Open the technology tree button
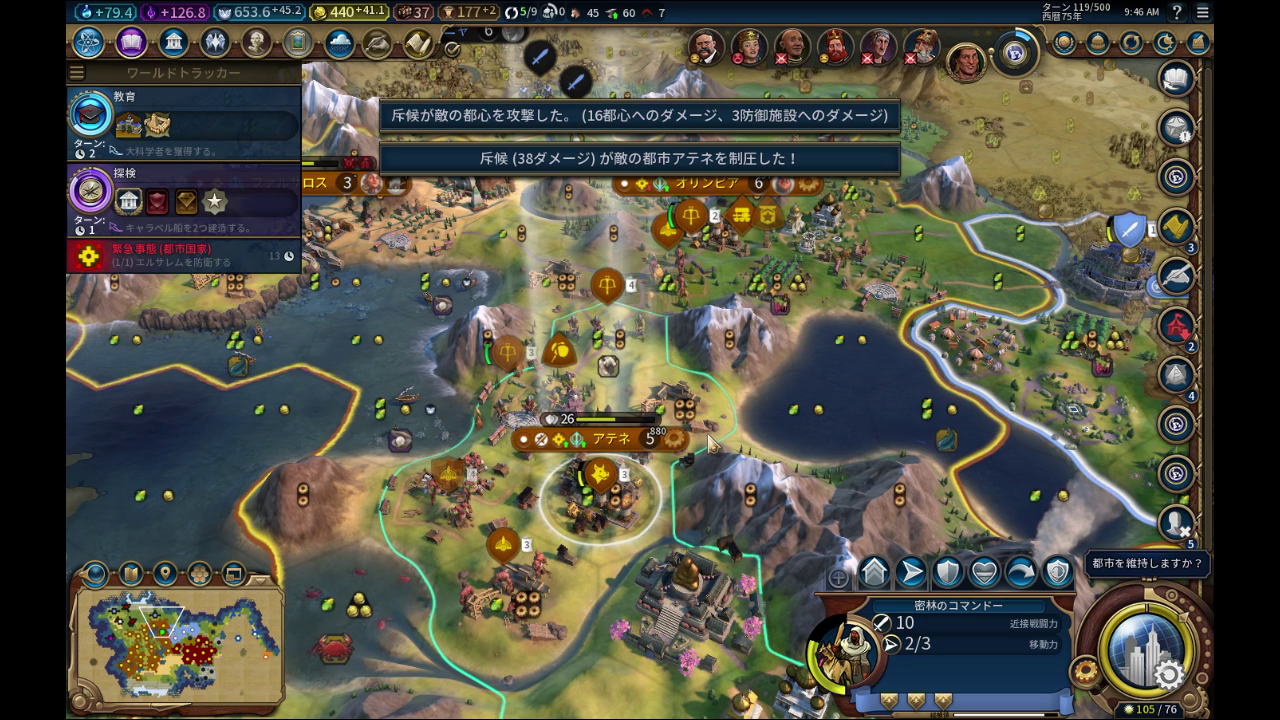1280x720 pixels. tap(88, 43)
